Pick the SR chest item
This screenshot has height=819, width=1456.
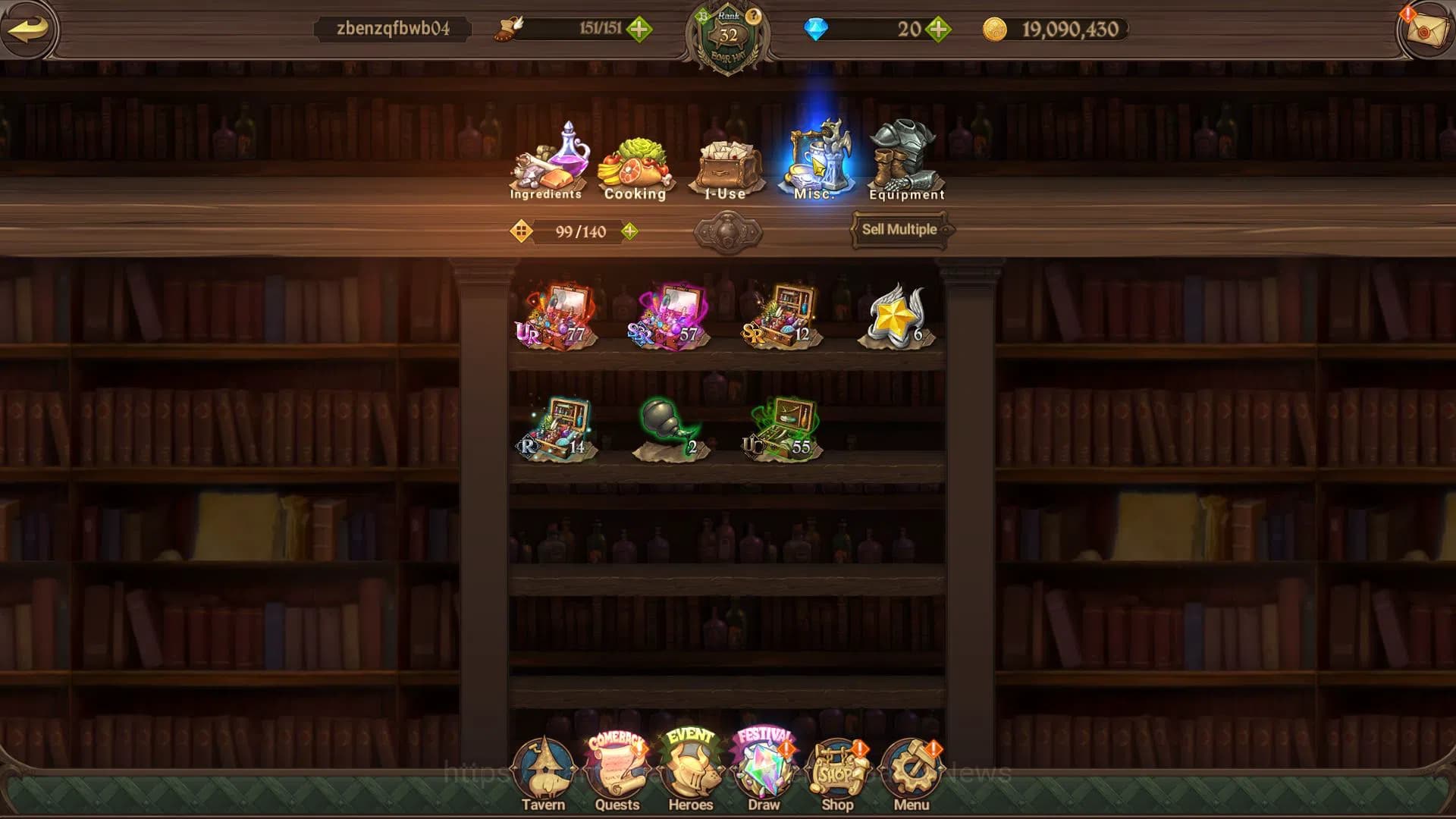780,316
